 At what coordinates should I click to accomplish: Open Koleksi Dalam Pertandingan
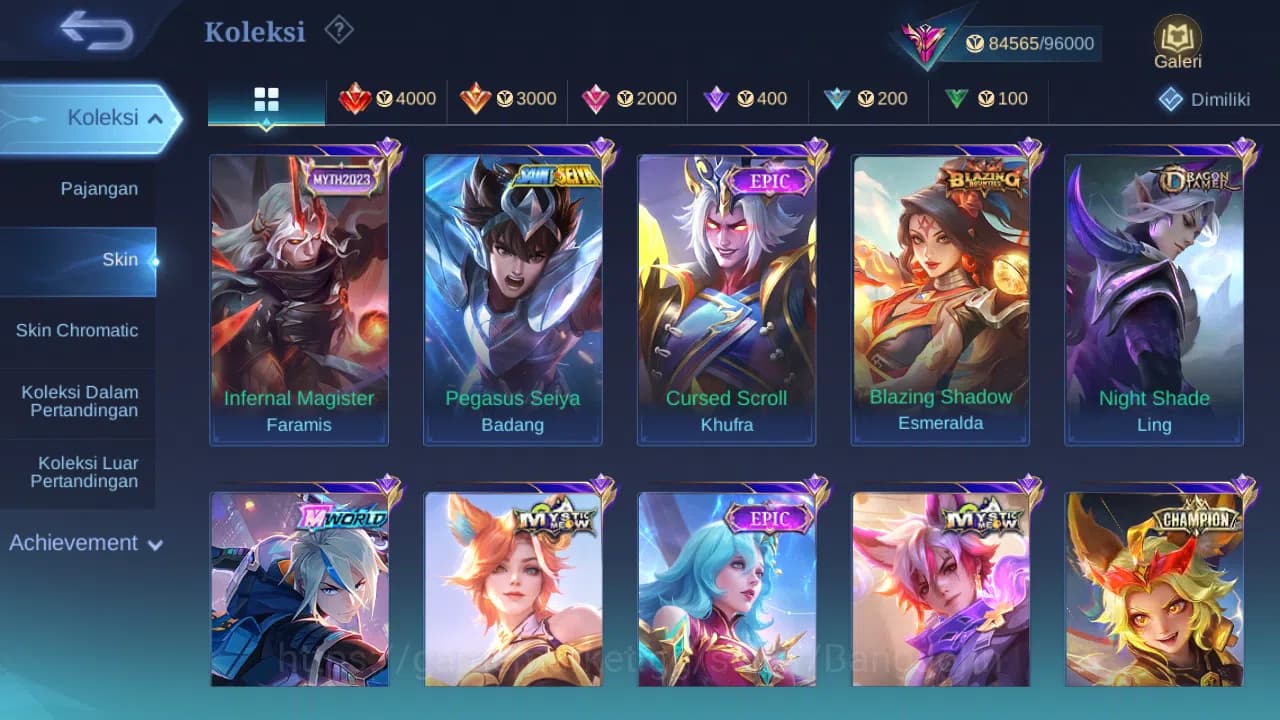80,401
